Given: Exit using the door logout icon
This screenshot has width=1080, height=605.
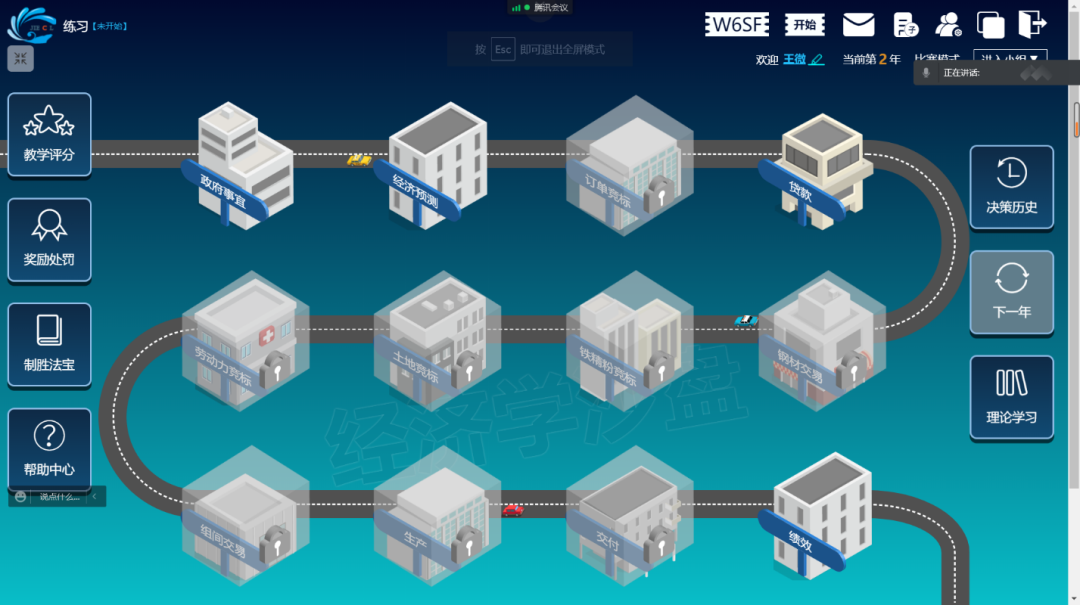Looking at the screenshot, I should (1032, 23).
